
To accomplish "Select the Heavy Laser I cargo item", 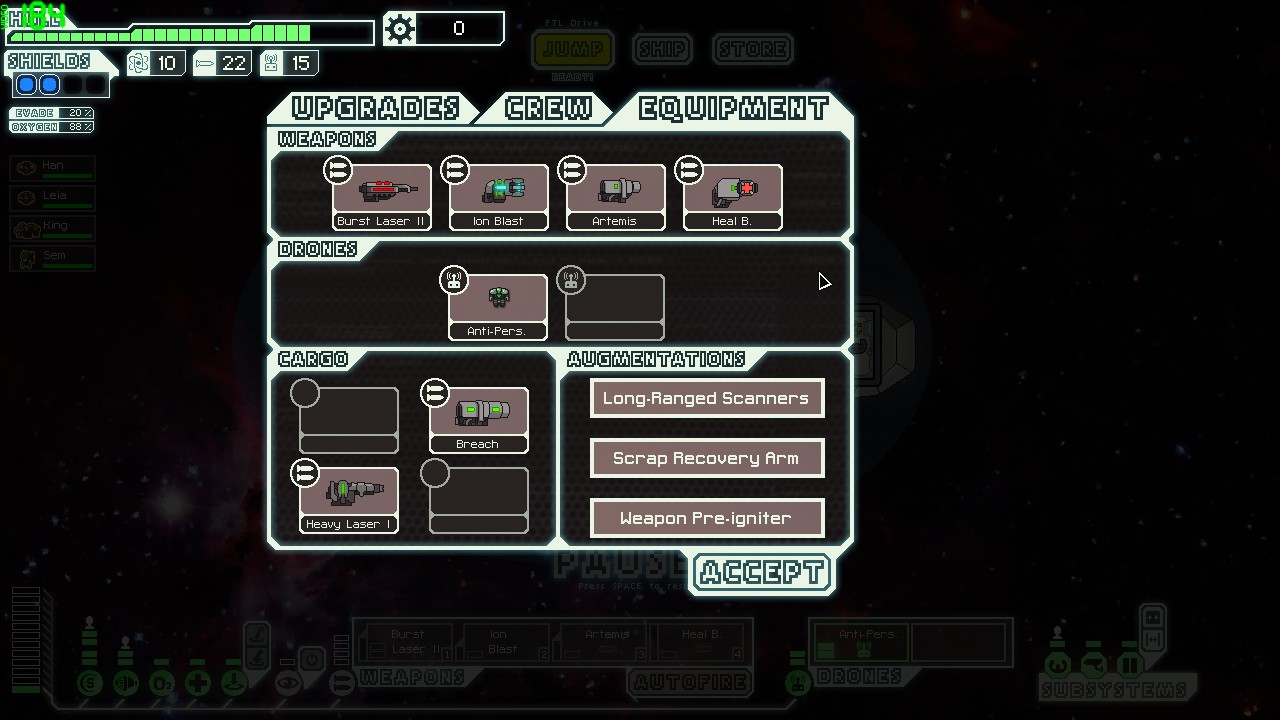I will tap(349, 500).
